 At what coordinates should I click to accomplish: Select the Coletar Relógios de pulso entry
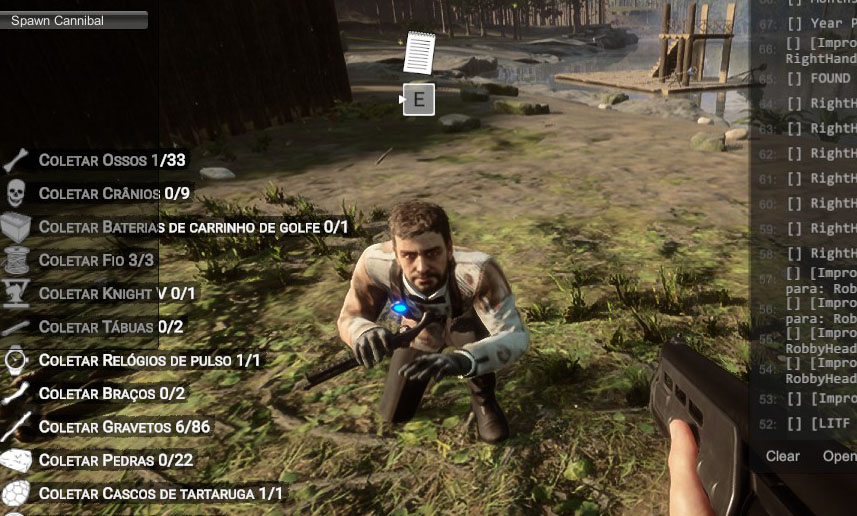click(x=149, y=360)
